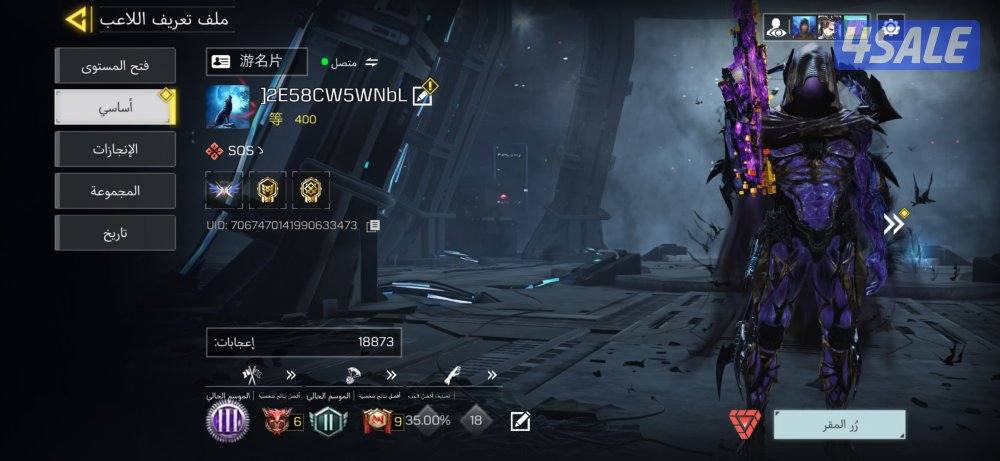Viewport: 1000px width, 461px height.
Task: Switch to the الإنجازات tab
Action: (x=115, y=149)
